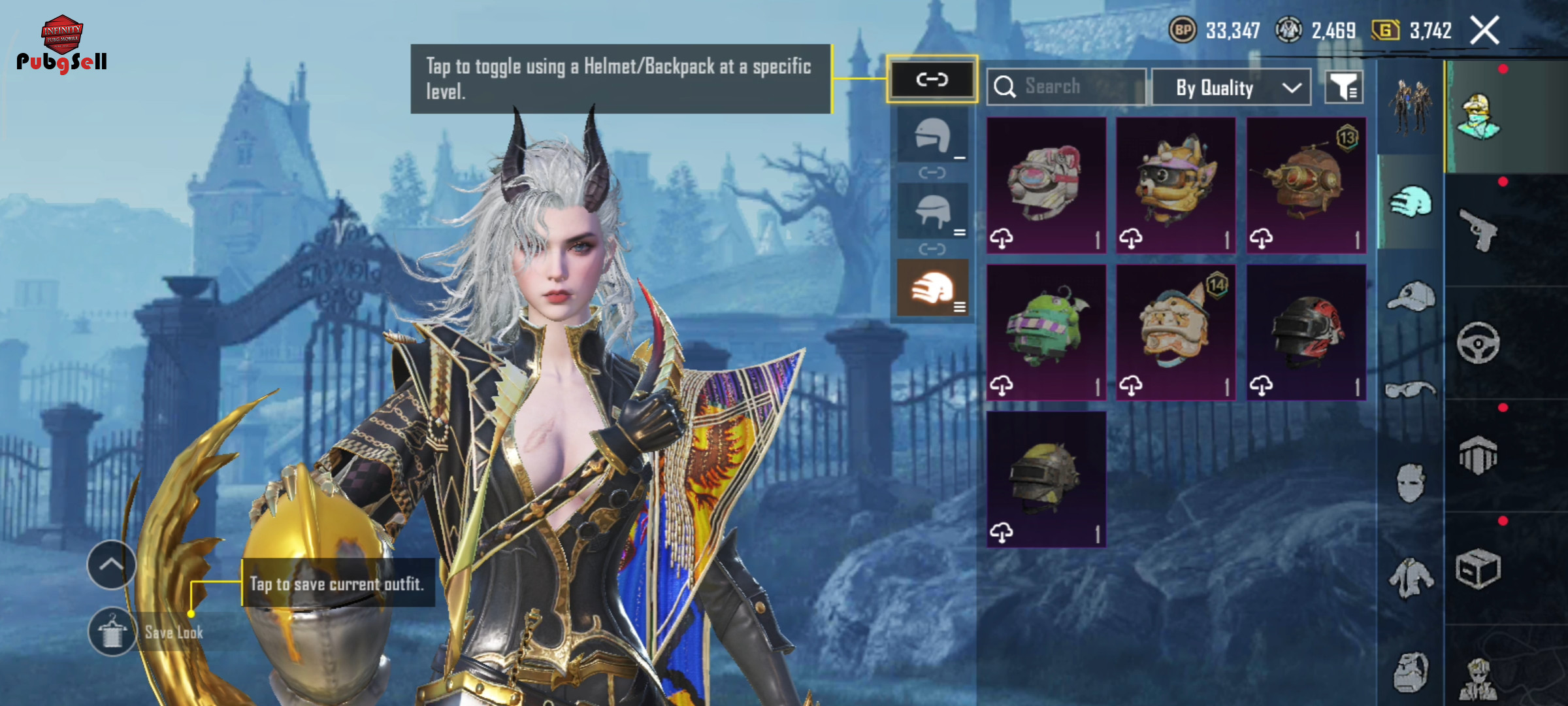1568x706 pixels.
Task: Choose the steampunk goggles helmet skin
Action: 1306,185
